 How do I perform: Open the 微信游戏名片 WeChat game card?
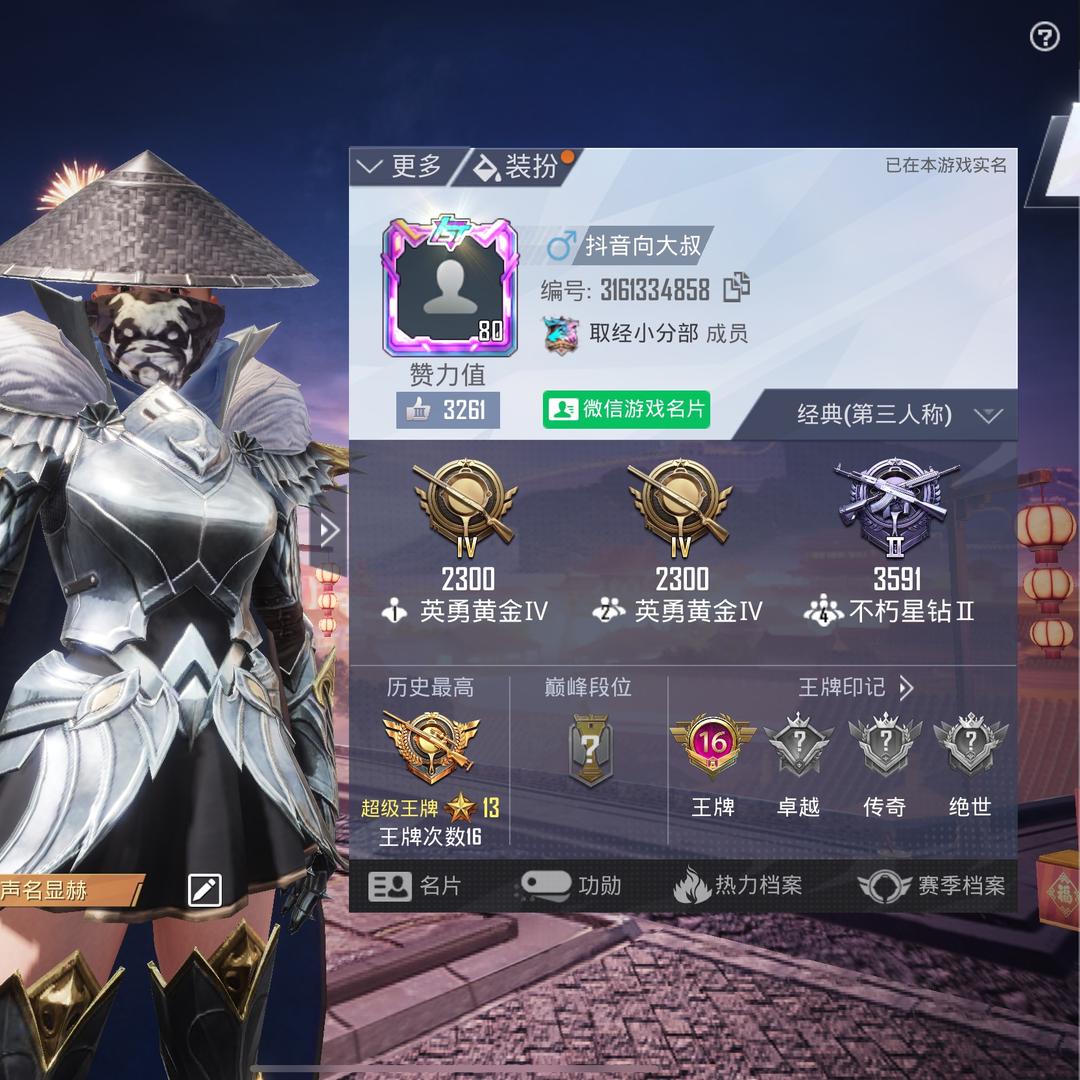tap(627, 410)
